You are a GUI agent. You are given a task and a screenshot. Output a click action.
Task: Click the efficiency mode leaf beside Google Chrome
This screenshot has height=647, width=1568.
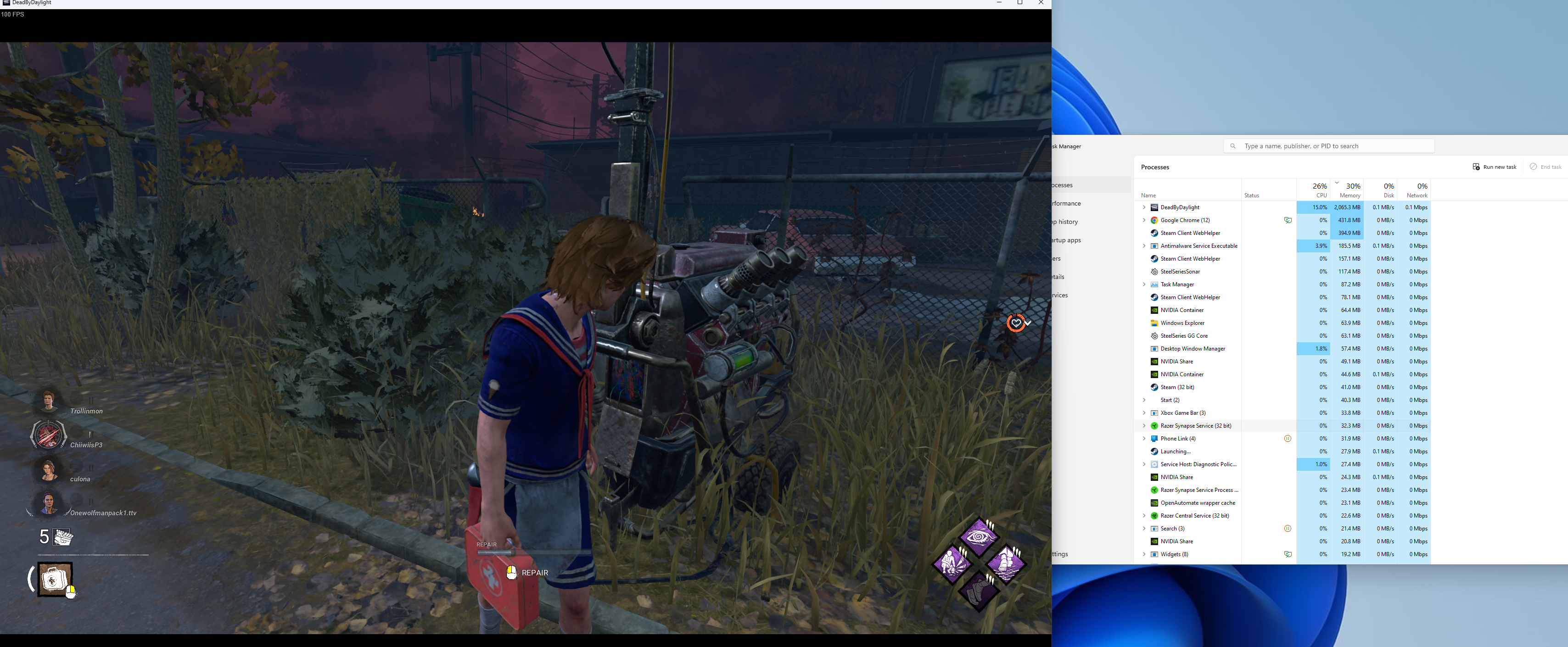pos(1288,220)
